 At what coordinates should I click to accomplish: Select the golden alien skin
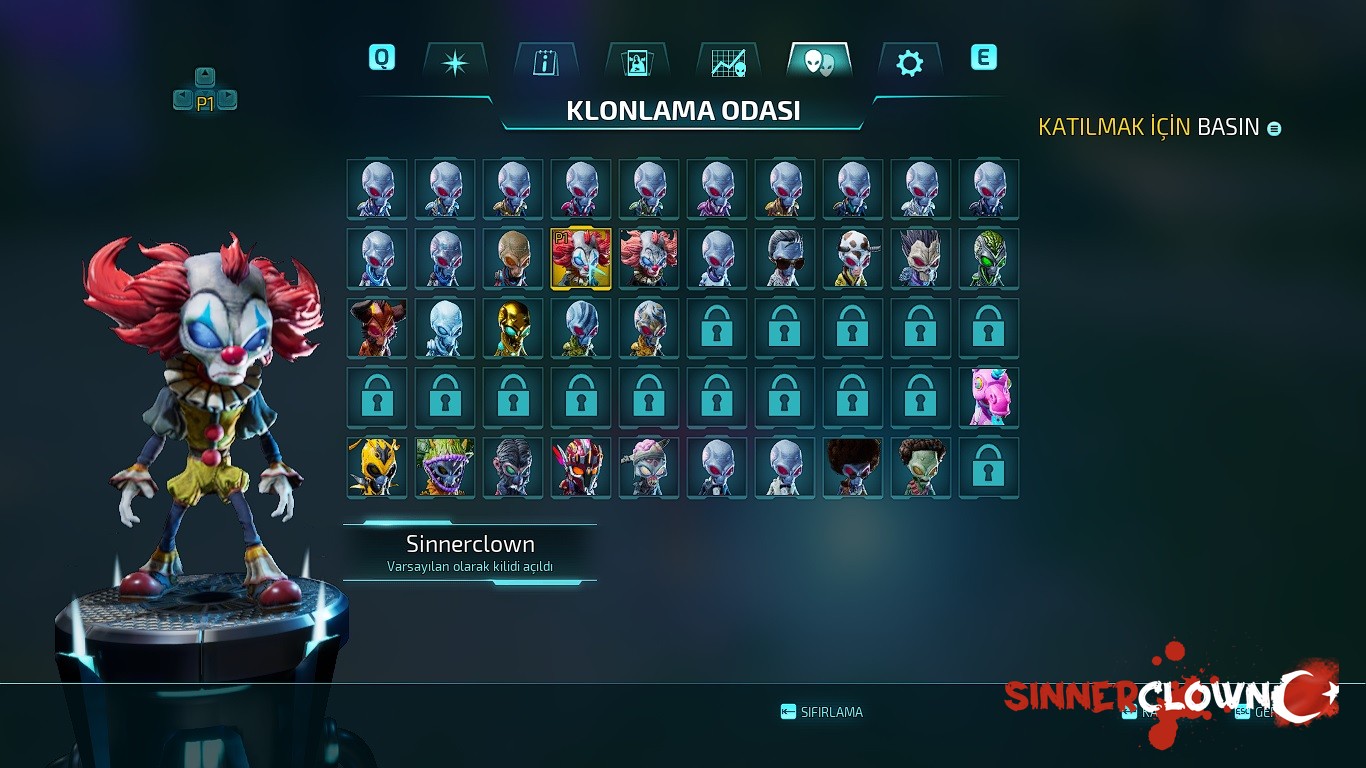tap(513, 328)
